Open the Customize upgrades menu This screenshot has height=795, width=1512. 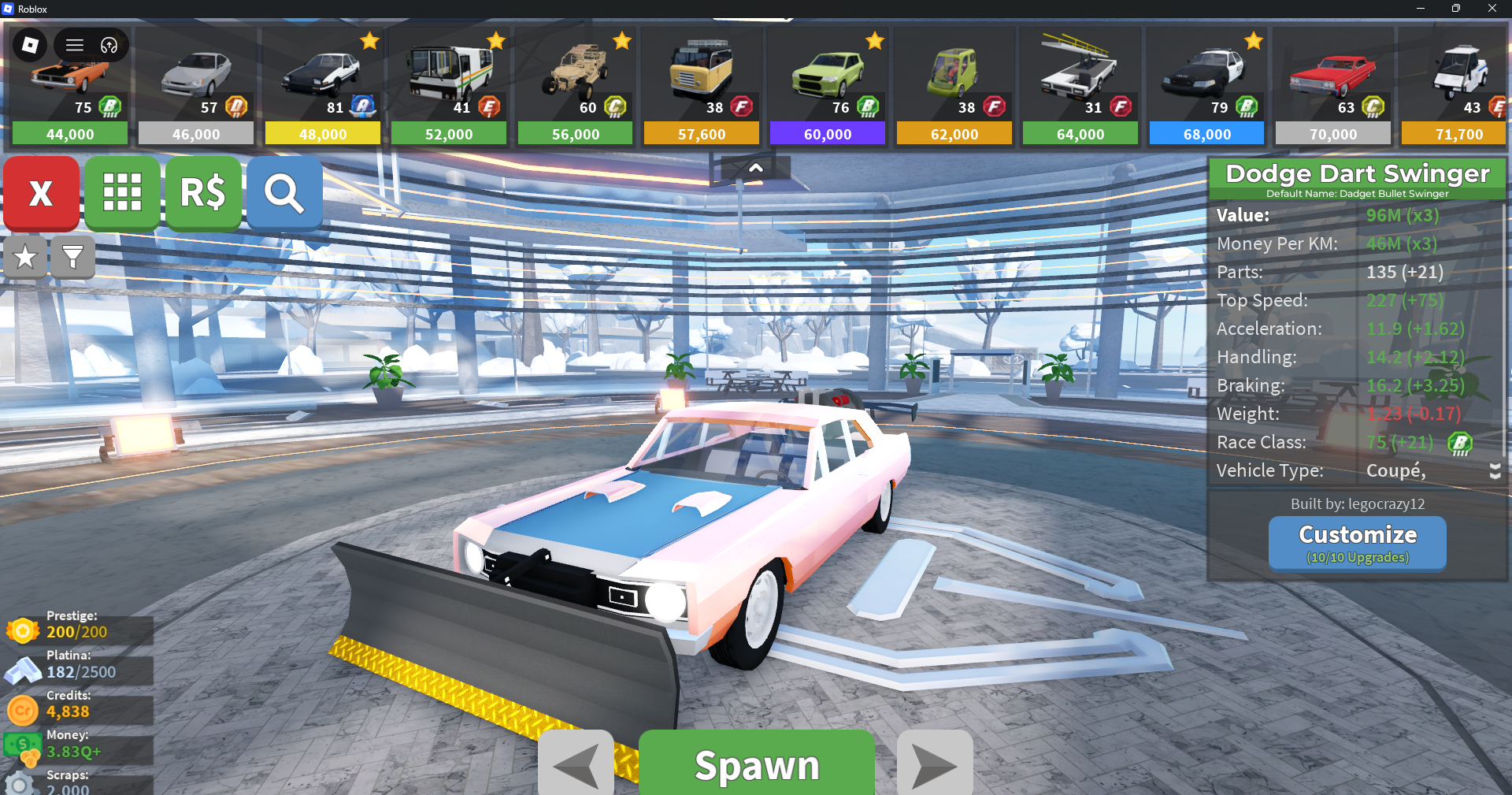tap(1357, 542)
